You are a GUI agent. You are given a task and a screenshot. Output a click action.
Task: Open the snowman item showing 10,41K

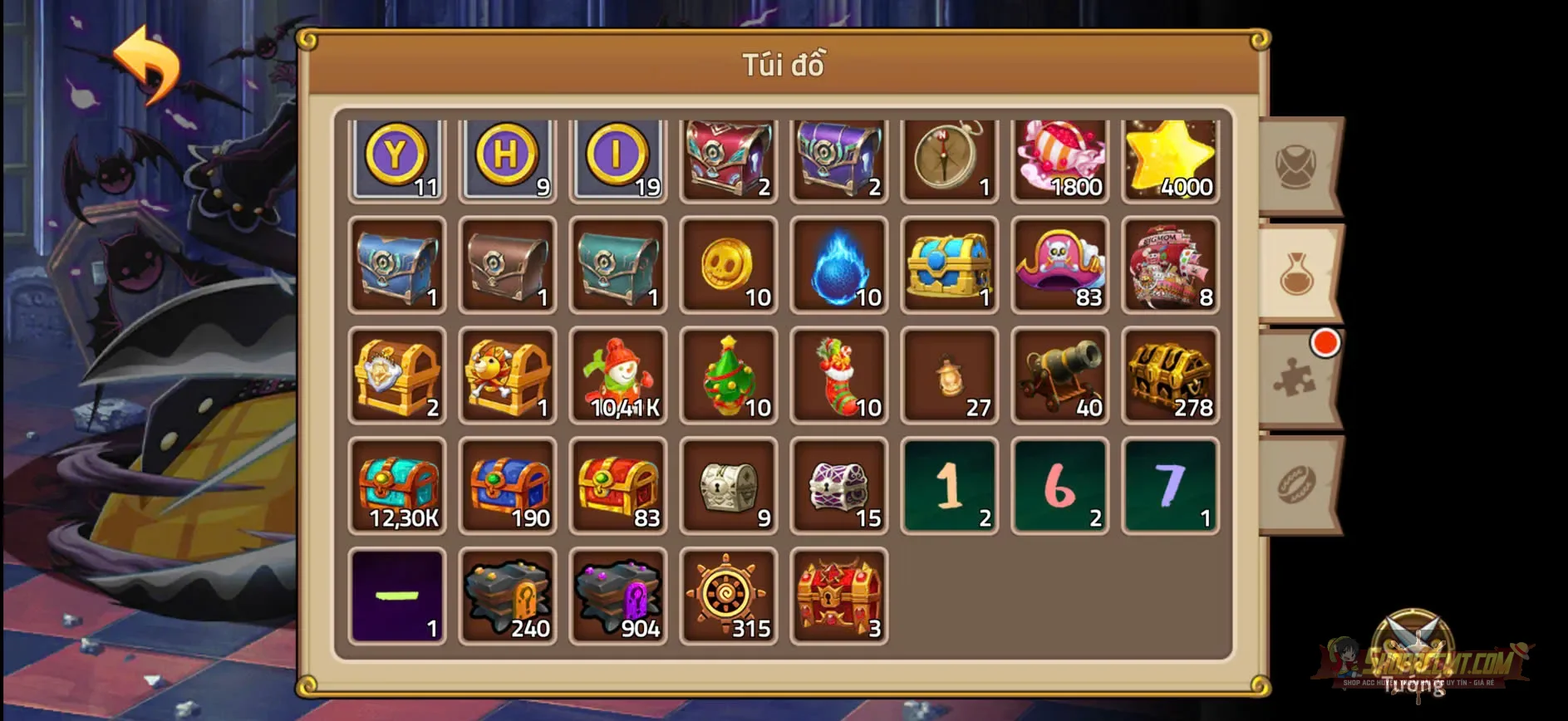pos(617,376)
